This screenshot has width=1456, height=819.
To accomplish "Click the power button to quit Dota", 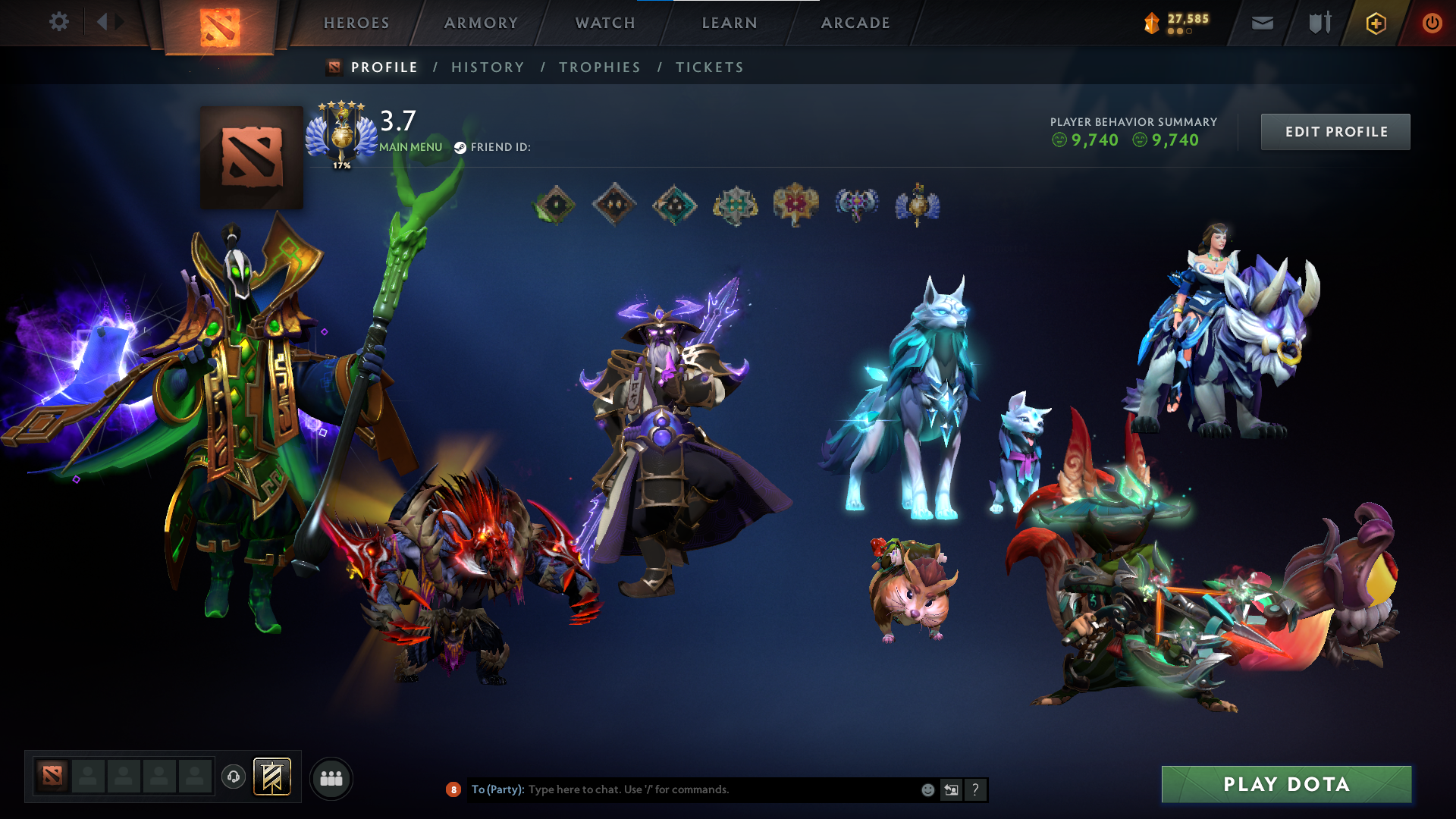I will tap(1432, 23).
